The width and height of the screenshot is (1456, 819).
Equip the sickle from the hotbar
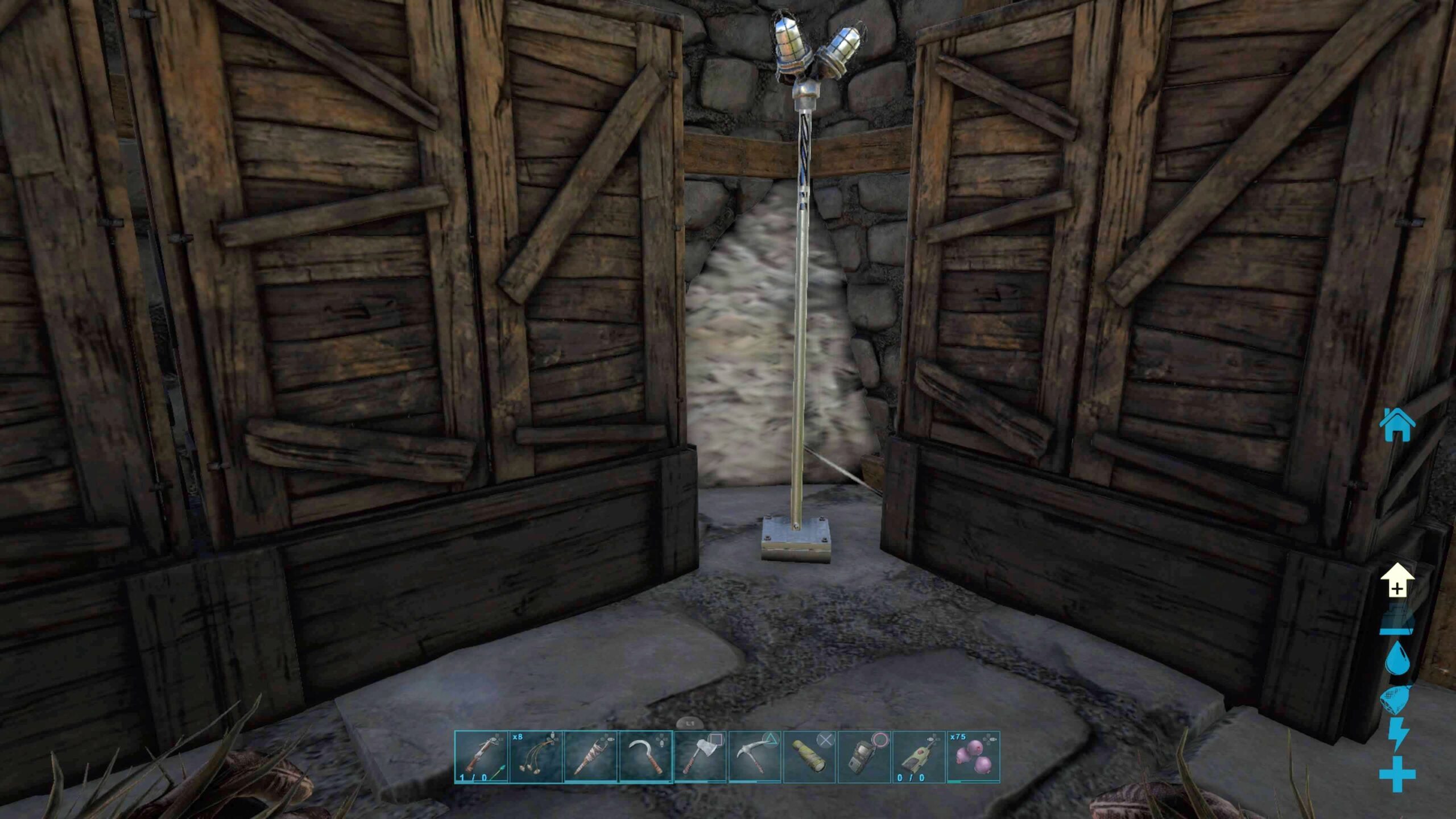[x=646, y=757]
